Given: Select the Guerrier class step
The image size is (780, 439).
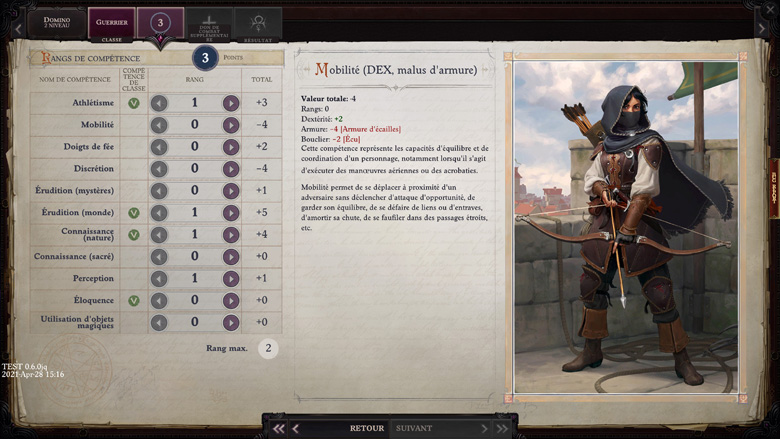Looking at the screenshot, I should (111, 24).
